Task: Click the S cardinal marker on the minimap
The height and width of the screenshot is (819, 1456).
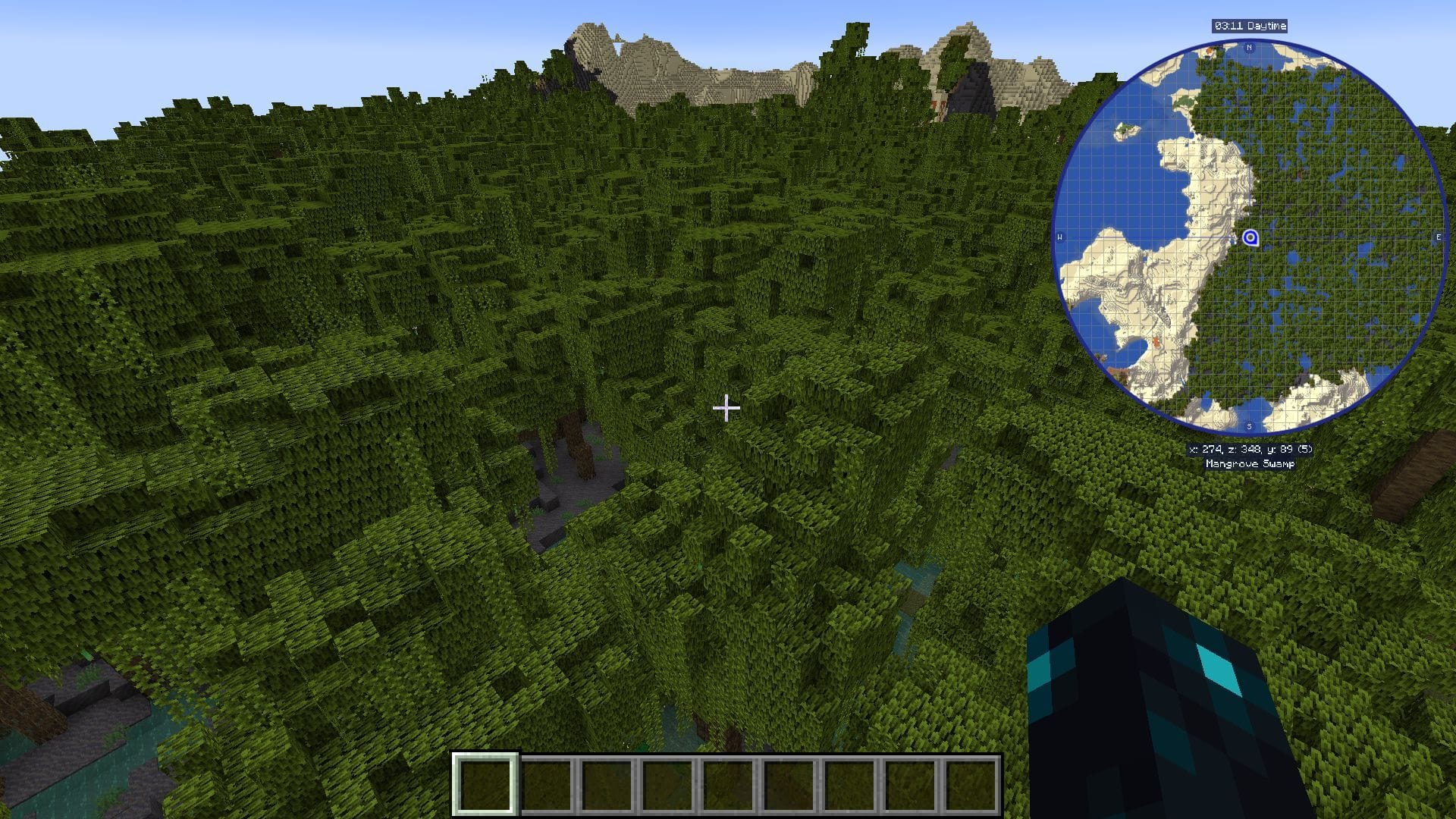Action: point(1249,425)
